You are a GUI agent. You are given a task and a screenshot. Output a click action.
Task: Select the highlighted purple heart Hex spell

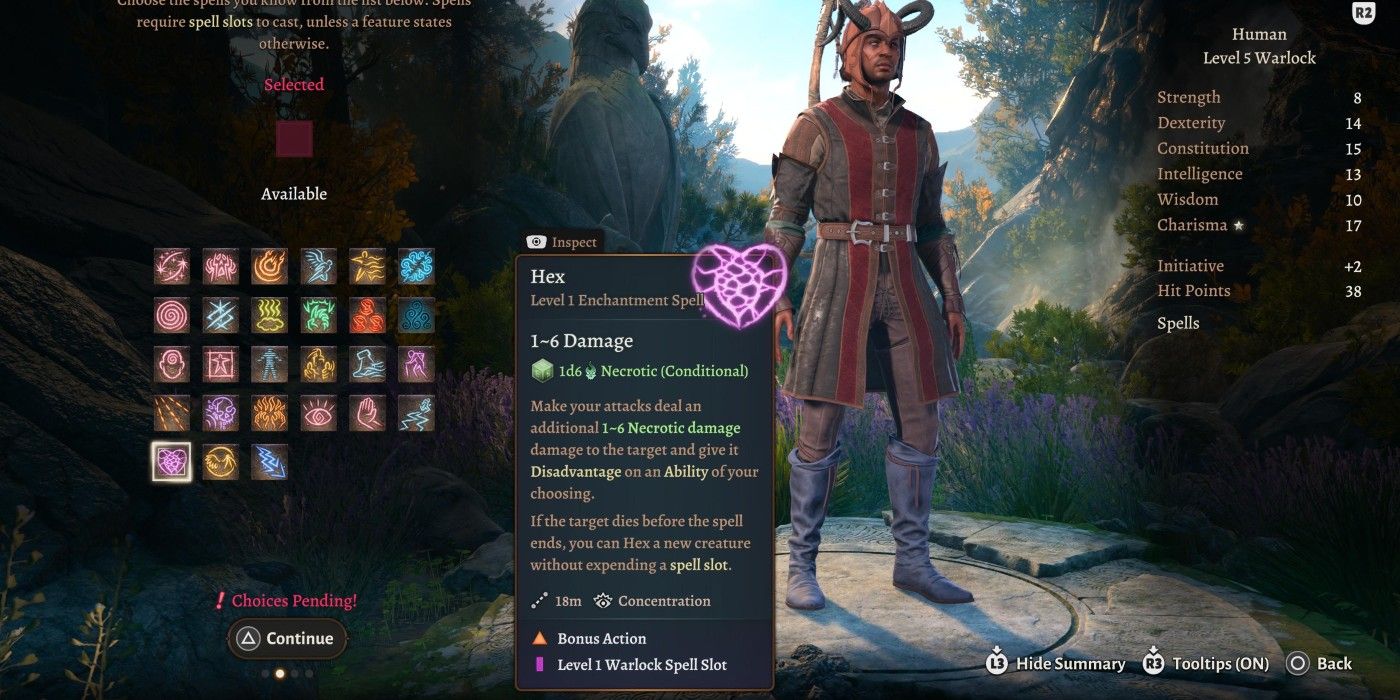click(x=172, y=462)
